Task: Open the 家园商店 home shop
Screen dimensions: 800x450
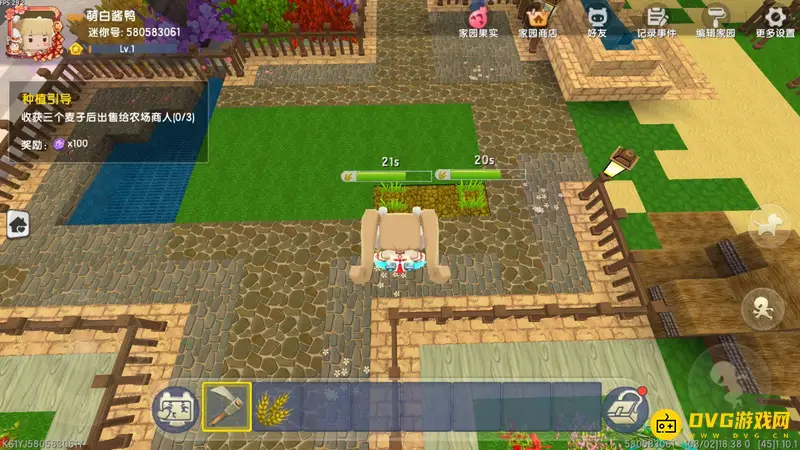Action: (537, 20)
